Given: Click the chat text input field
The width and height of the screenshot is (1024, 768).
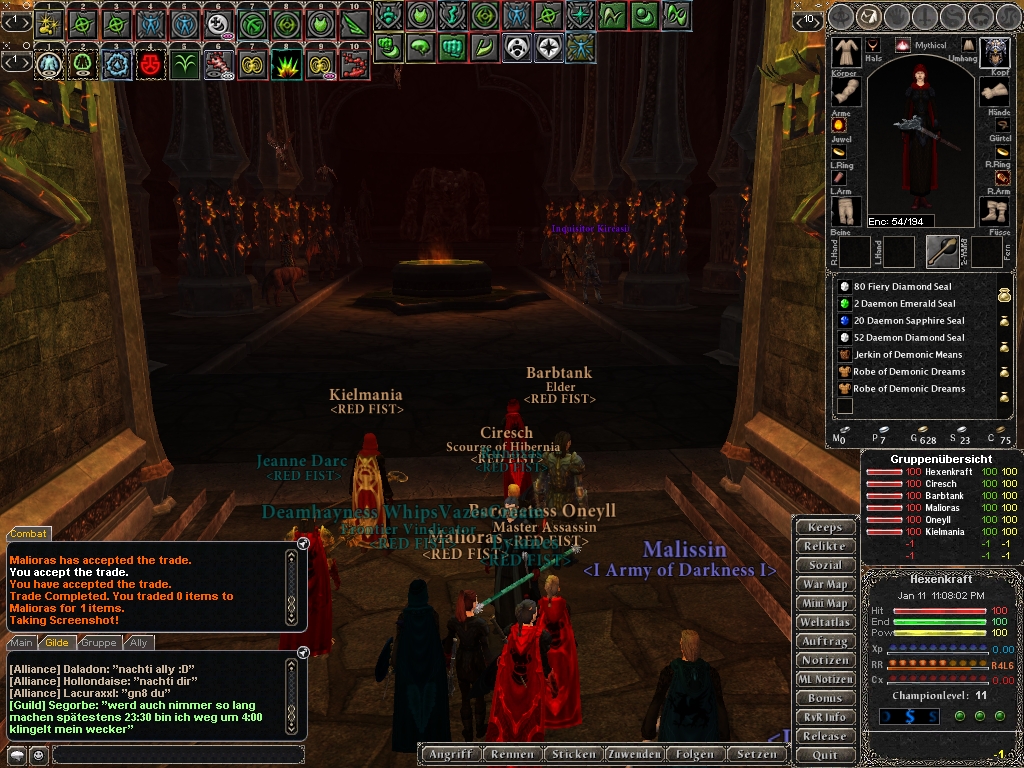Looking at the screenshot, I should [x=175, y=755].
